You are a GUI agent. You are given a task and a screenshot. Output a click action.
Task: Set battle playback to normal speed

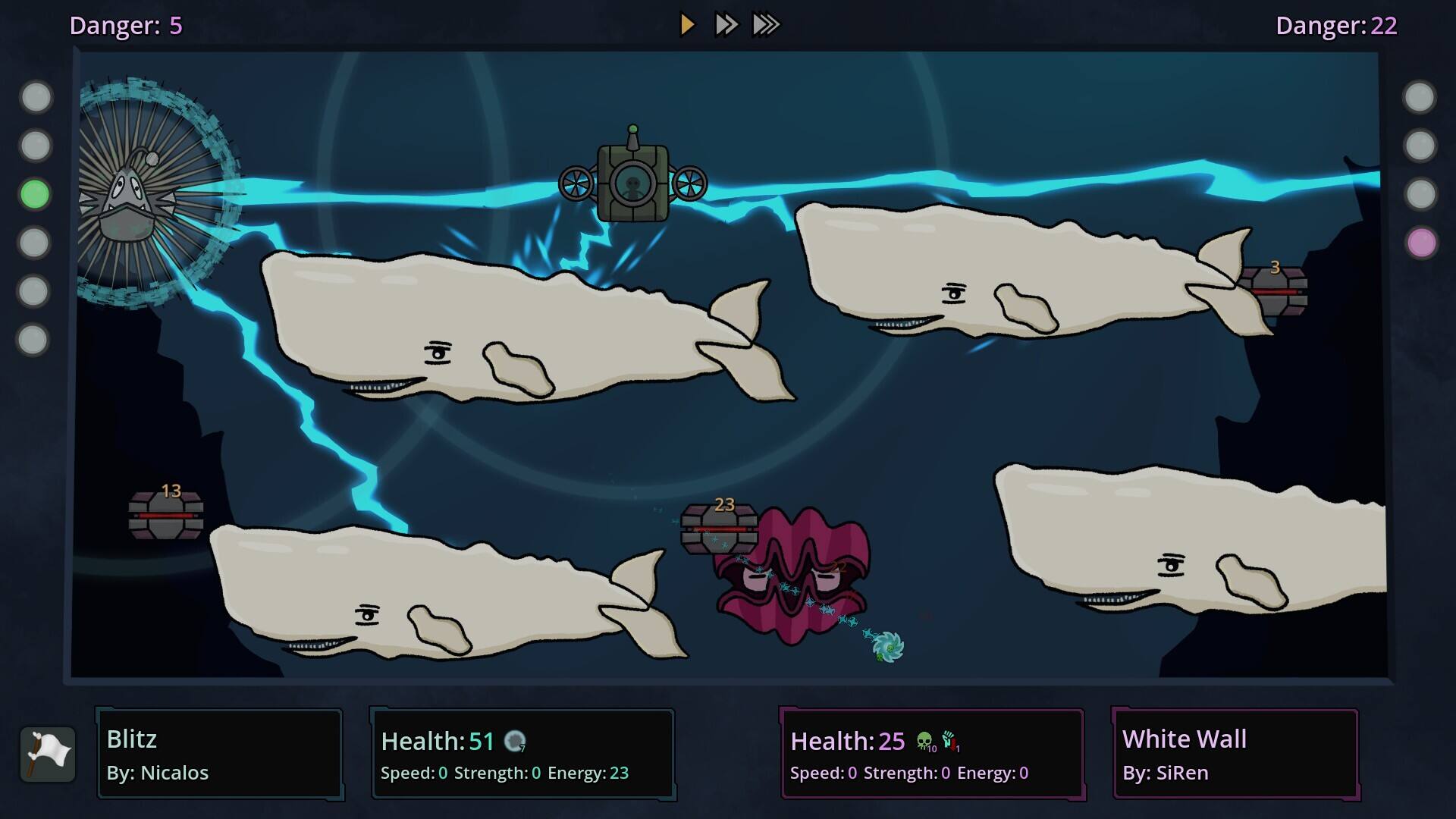pyautogui.click(x=687, y=25)
